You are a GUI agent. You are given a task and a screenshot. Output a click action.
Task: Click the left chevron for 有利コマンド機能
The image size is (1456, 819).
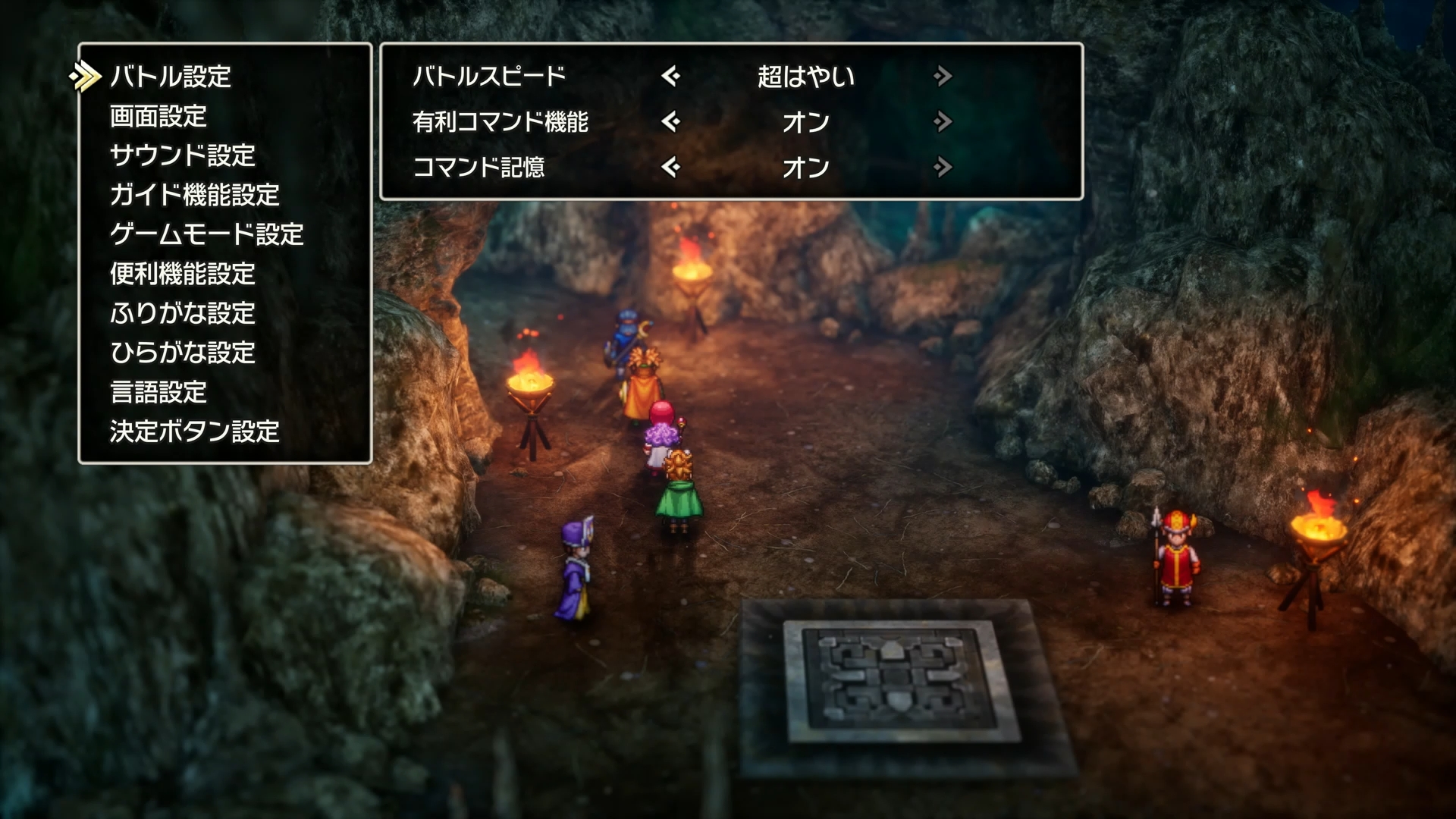tap(673, 122)
